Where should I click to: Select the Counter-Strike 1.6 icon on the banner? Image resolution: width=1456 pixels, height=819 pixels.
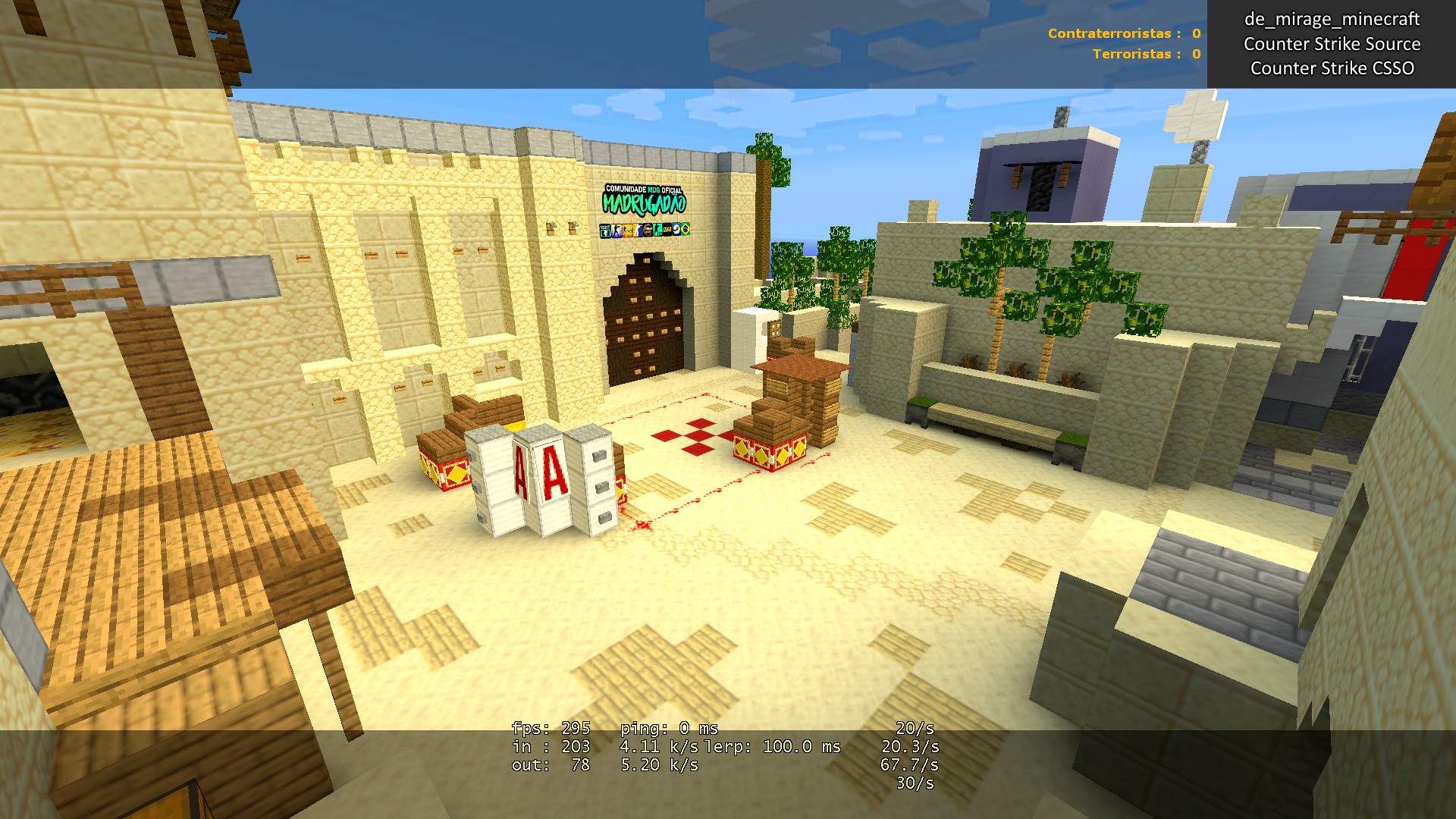point(617,231)
